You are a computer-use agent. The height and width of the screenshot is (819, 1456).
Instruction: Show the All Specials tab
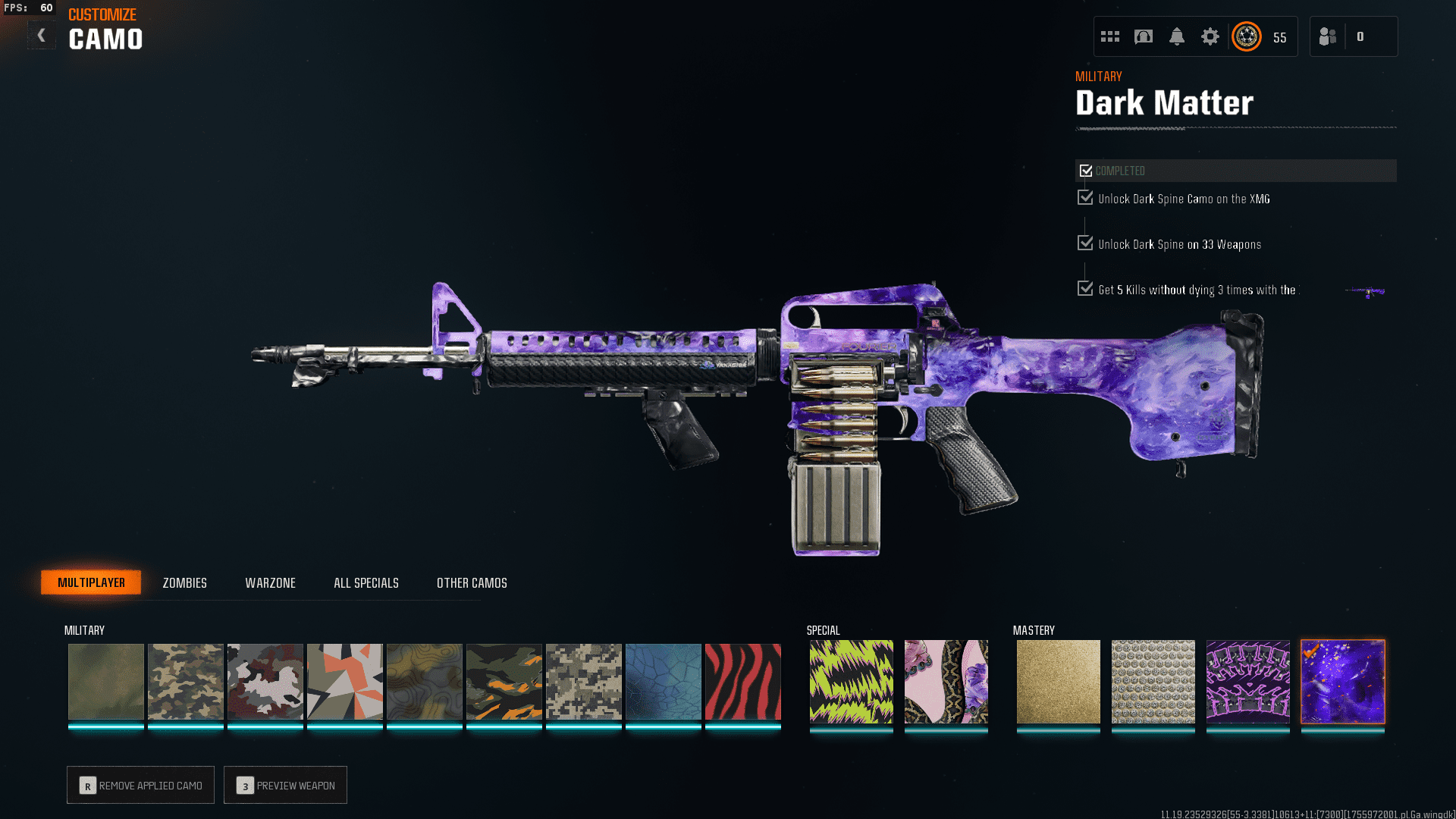pyautogui.click(x=366, y=582)
